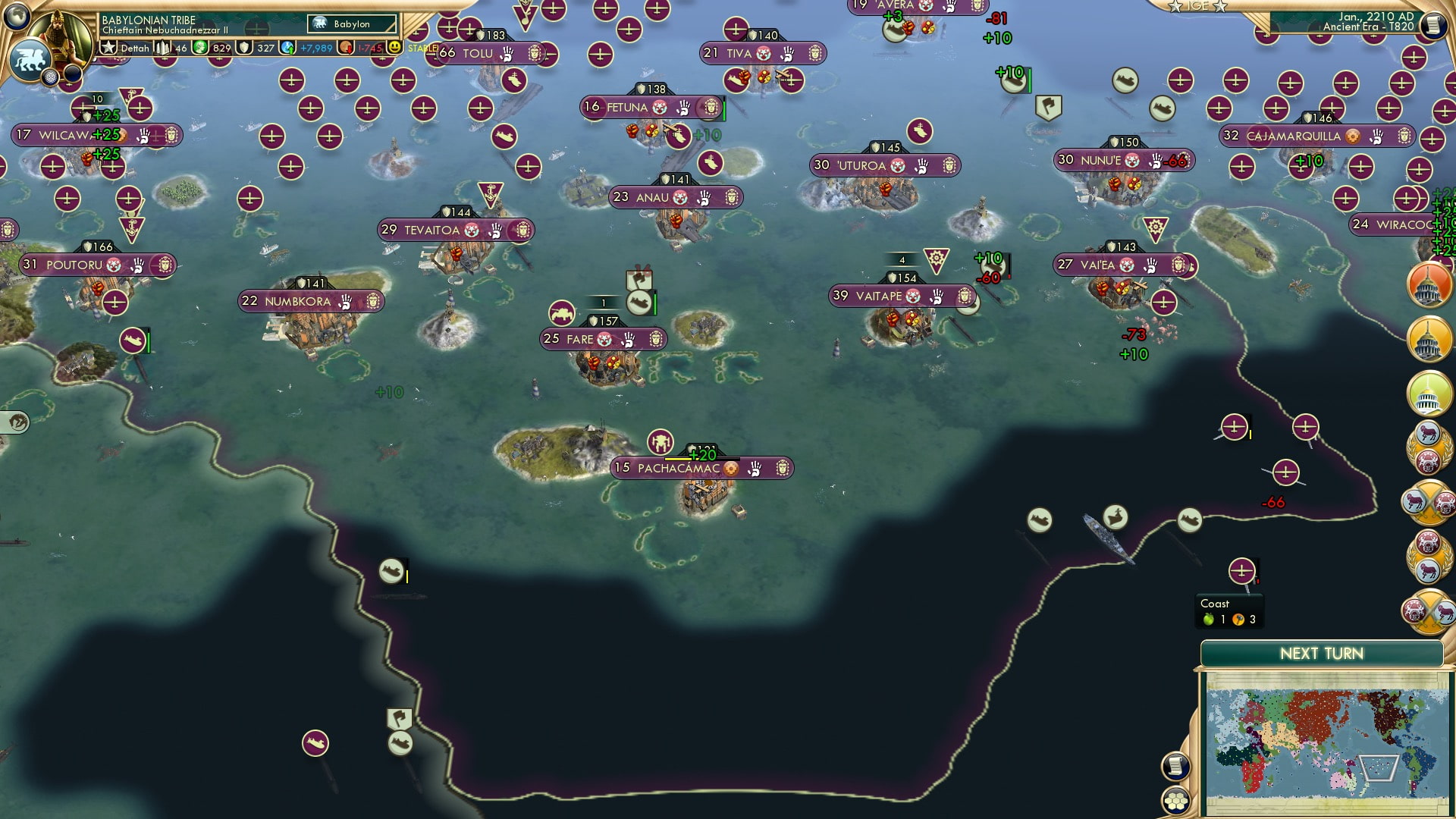Open the Babylon civilization banner dropdown
Viewport: 1456px width, 819px height.
(350, 24)
